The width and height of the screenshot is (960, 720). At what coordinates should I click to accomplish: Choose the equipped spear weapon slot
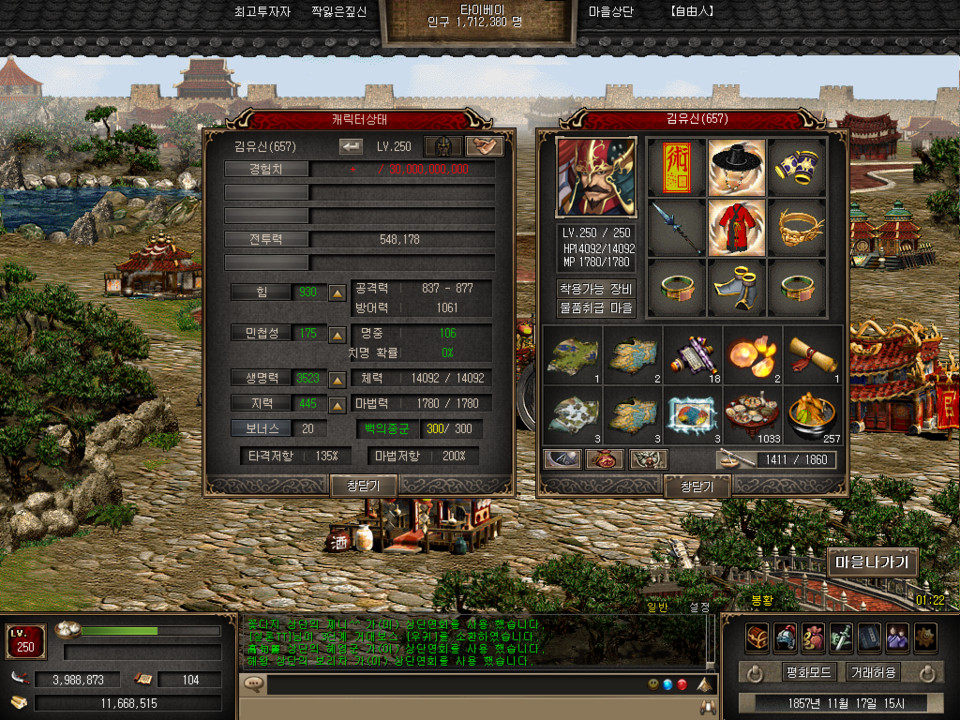point(676,227)
